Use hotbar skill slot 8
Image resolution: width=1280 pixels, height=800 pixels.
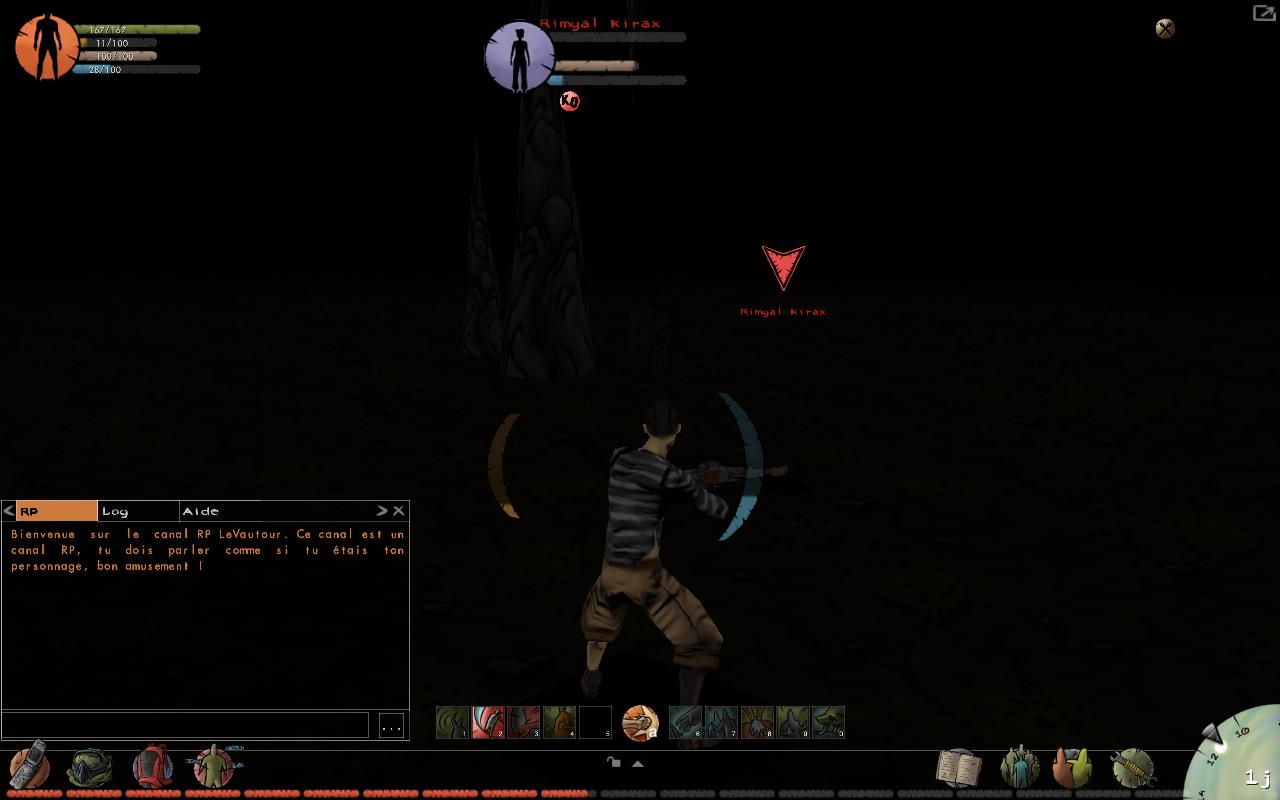point(757,722)
